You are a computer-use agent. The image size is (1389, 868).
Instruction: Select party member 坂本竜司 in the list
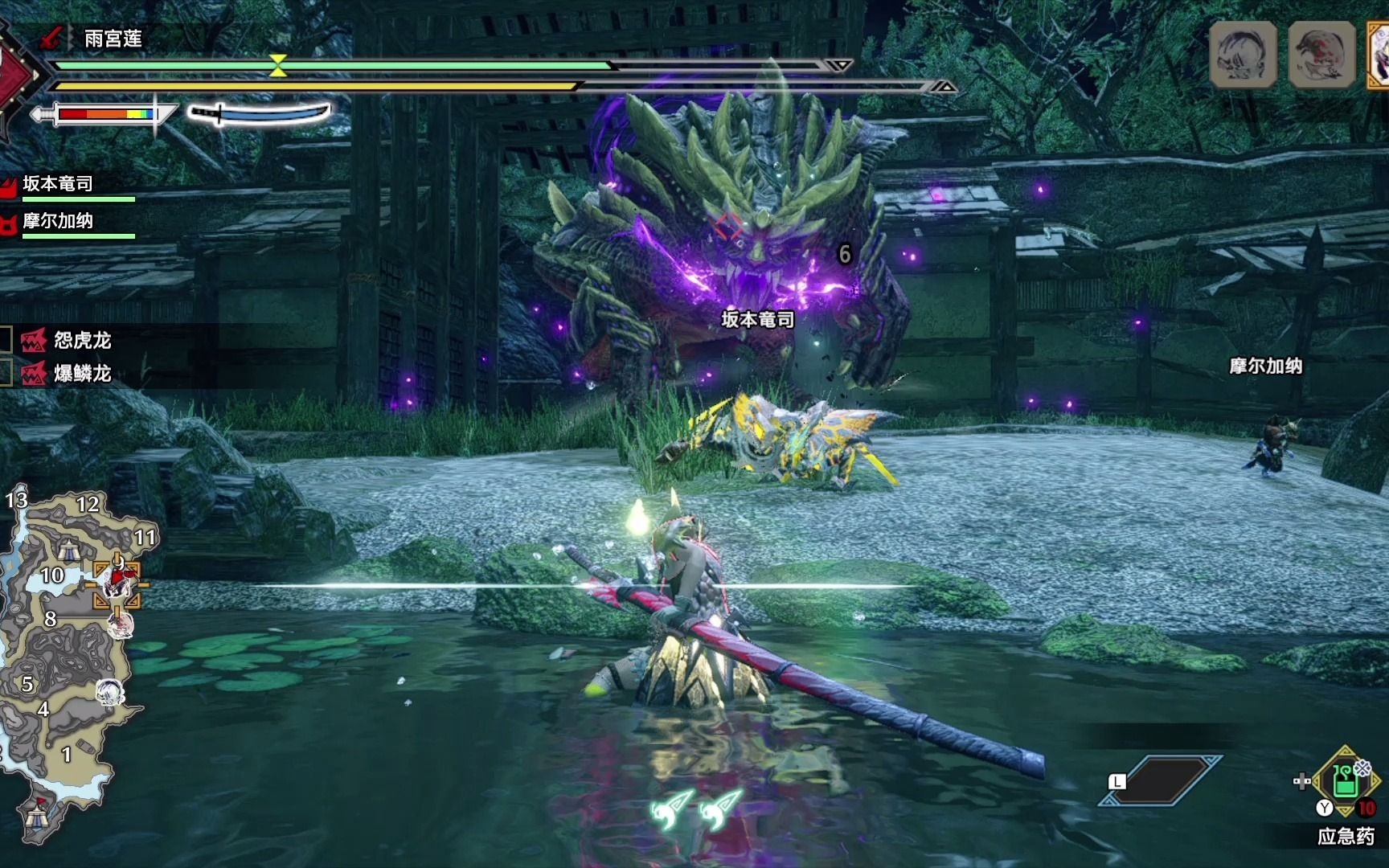tap(58, 184)
